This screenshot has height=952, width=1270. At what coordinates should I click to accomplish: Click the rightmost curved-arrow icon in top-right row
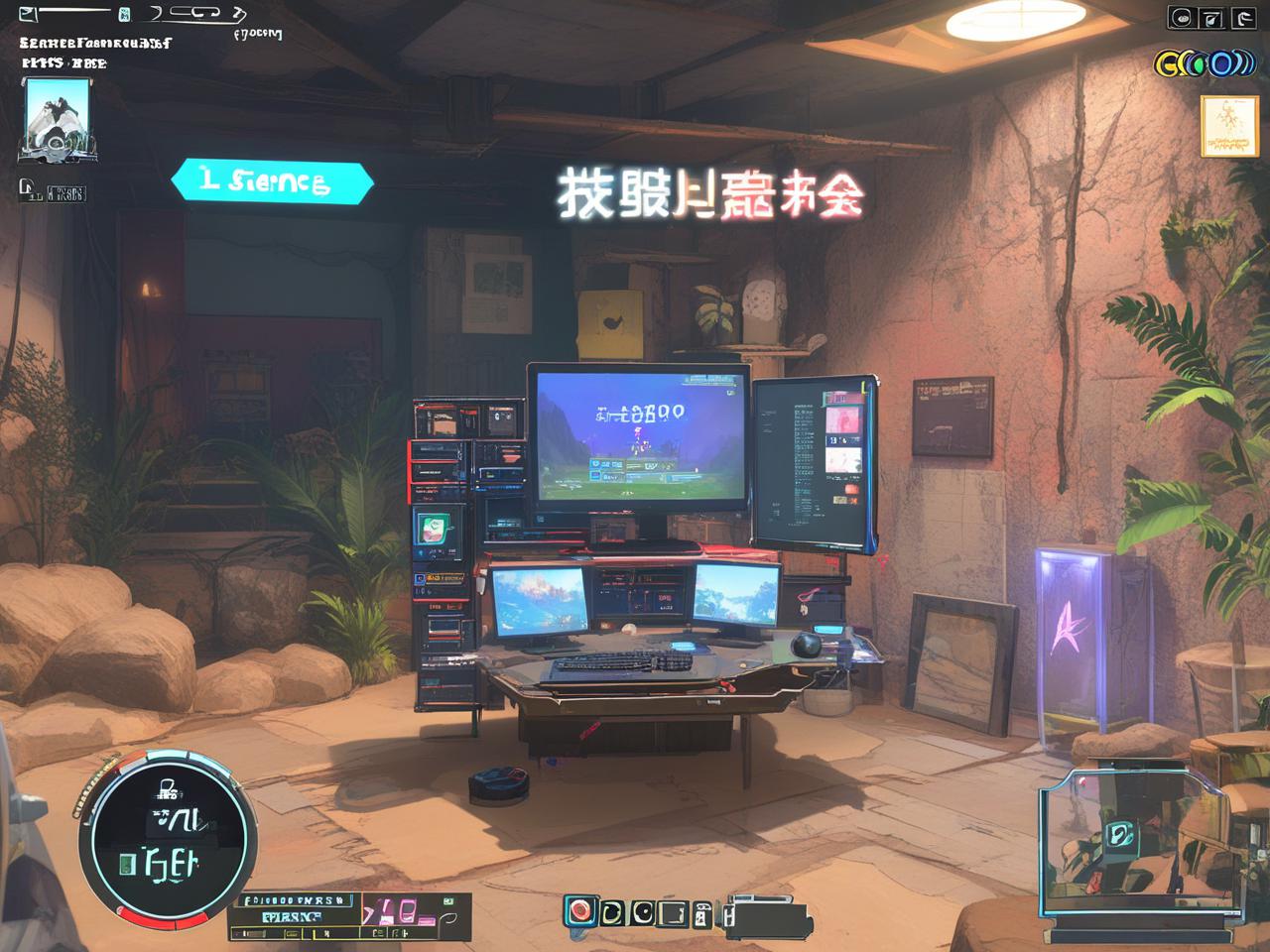[1243, 17]
